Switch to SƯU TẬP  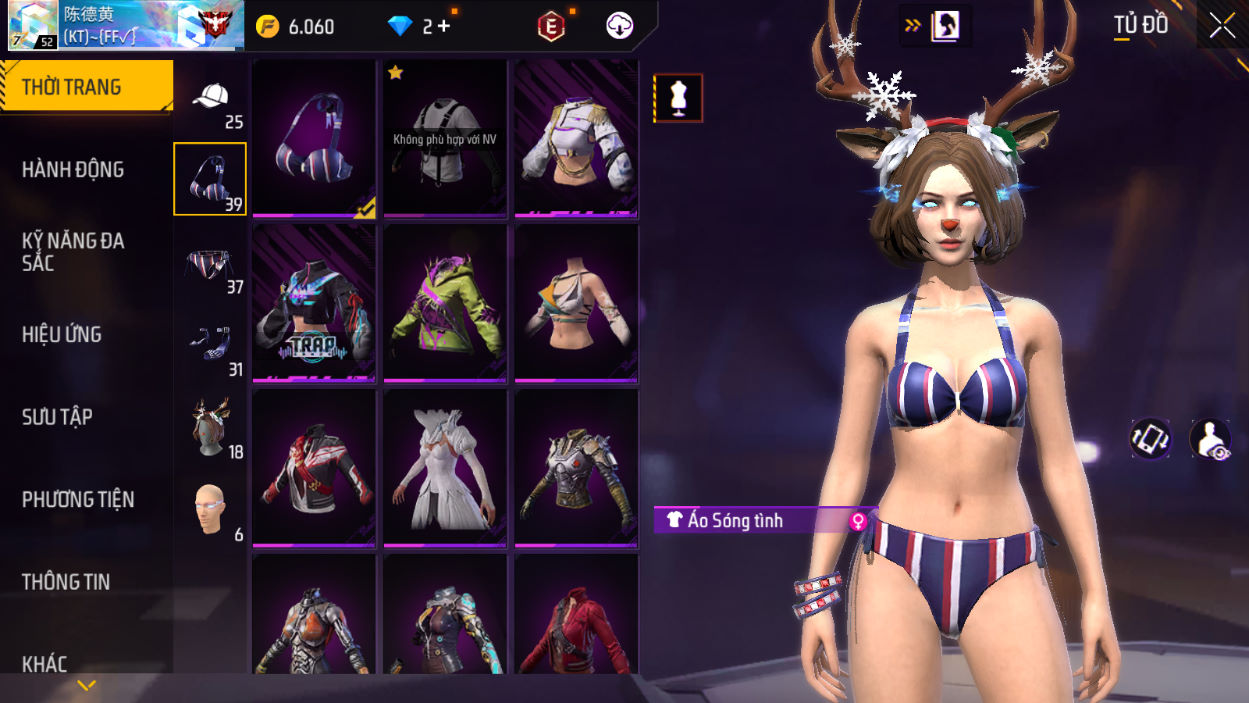[x=57, y=417]
